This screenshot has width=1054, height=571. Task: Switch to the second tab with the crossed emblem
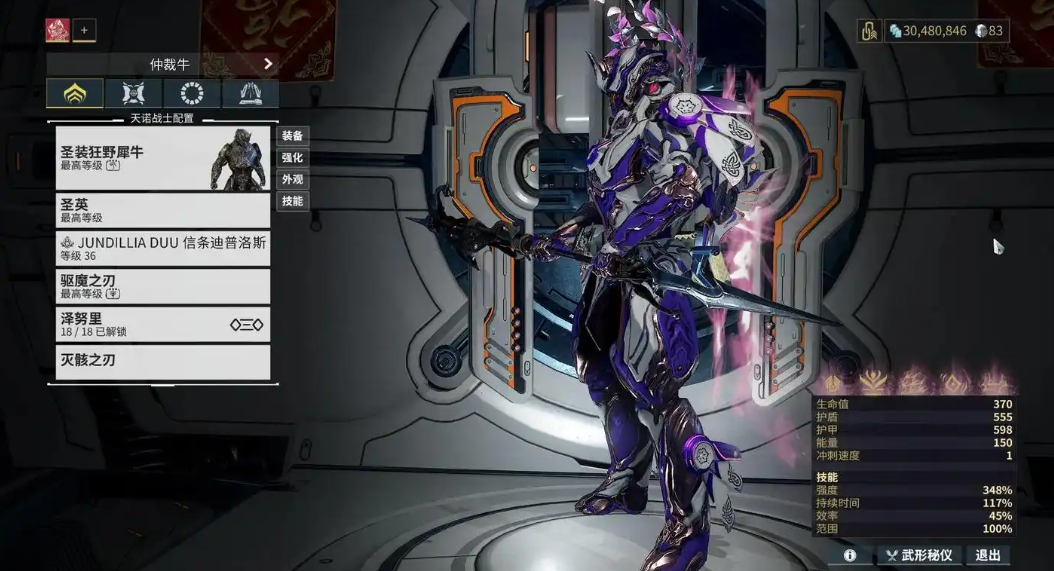point(134,94)
